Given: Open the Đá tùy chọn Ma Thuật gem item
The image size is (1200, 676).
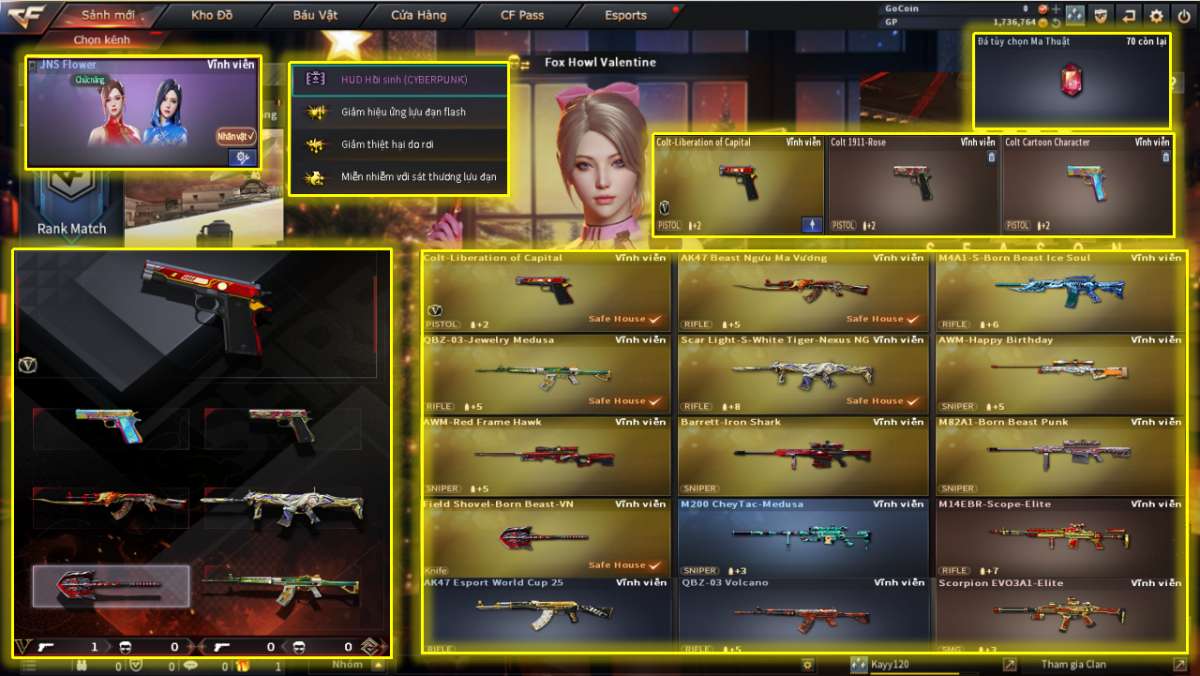Looking at the screenshot, I should tap(1072, 82).
